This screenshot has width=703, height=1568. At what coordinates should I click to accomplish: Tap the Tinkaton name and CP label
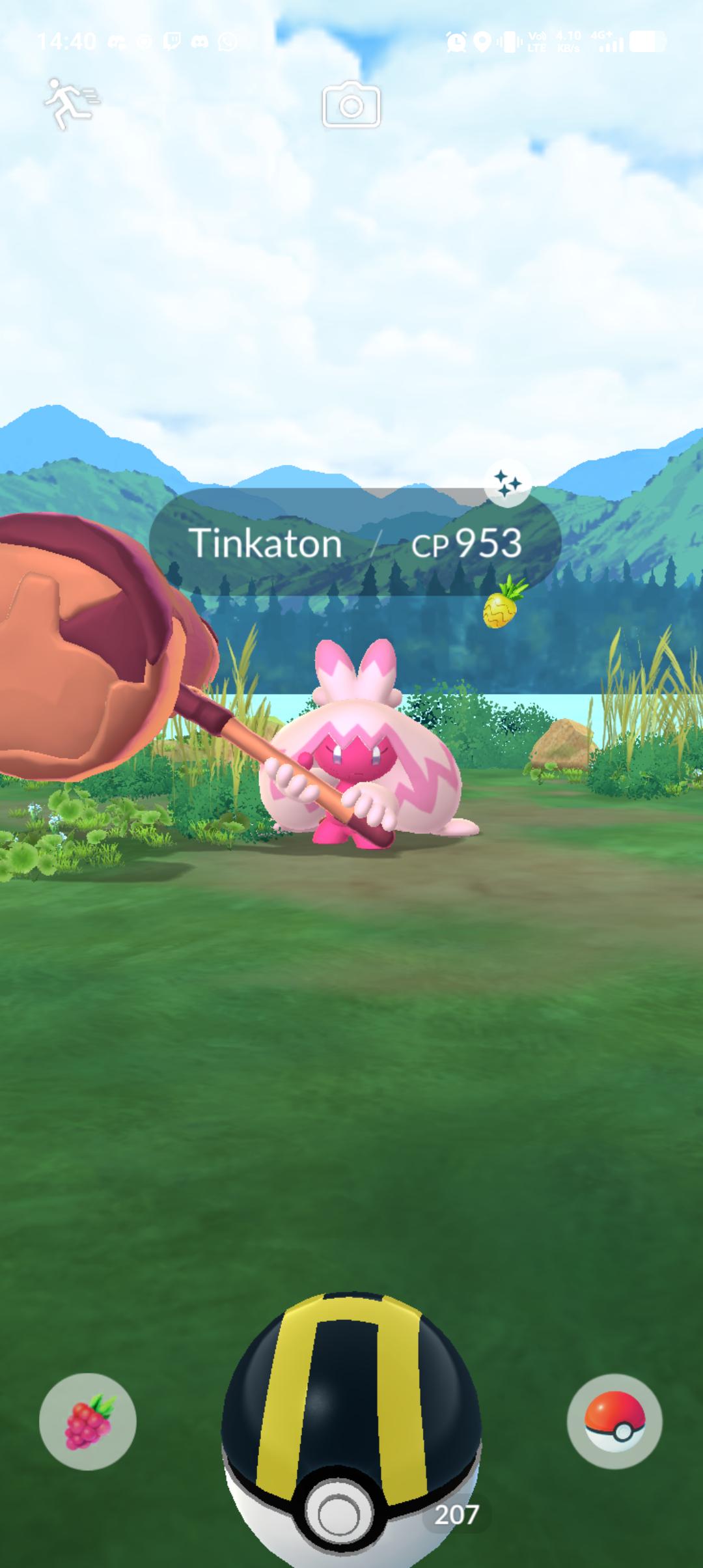tap(355, 542)
